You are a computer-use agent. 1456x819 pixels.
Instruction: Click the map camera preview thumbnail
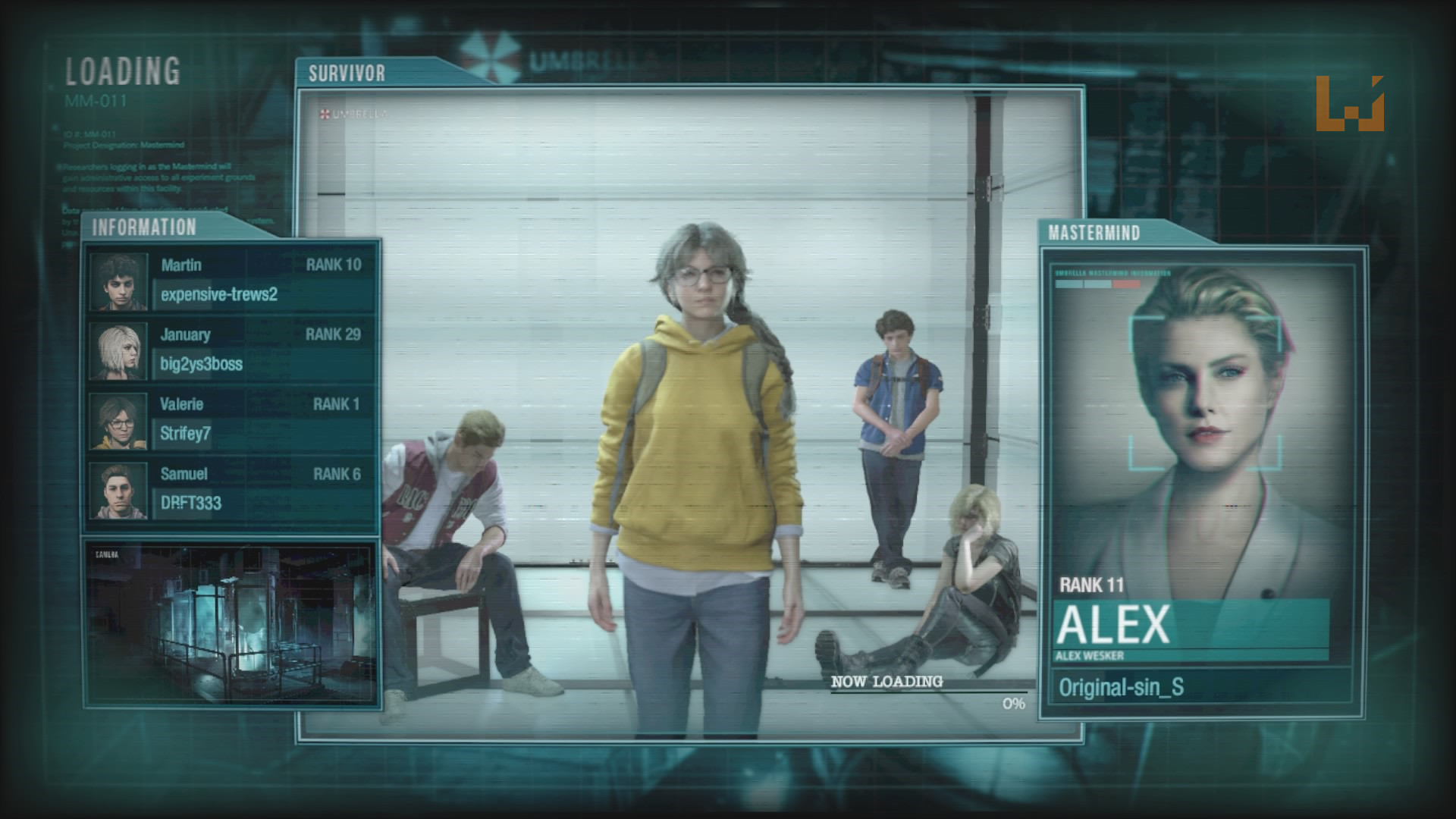coord(231,623)
